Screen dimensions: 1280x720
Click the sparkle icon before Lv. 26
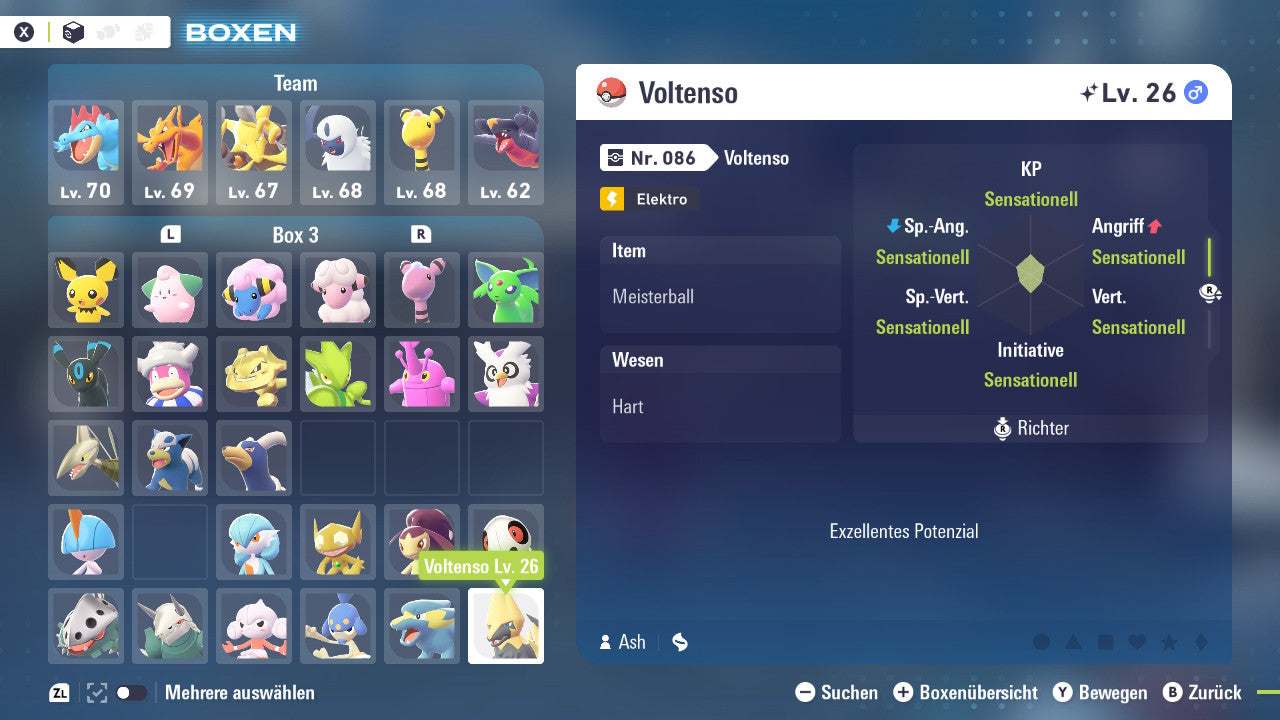(x=1091, y=92)
